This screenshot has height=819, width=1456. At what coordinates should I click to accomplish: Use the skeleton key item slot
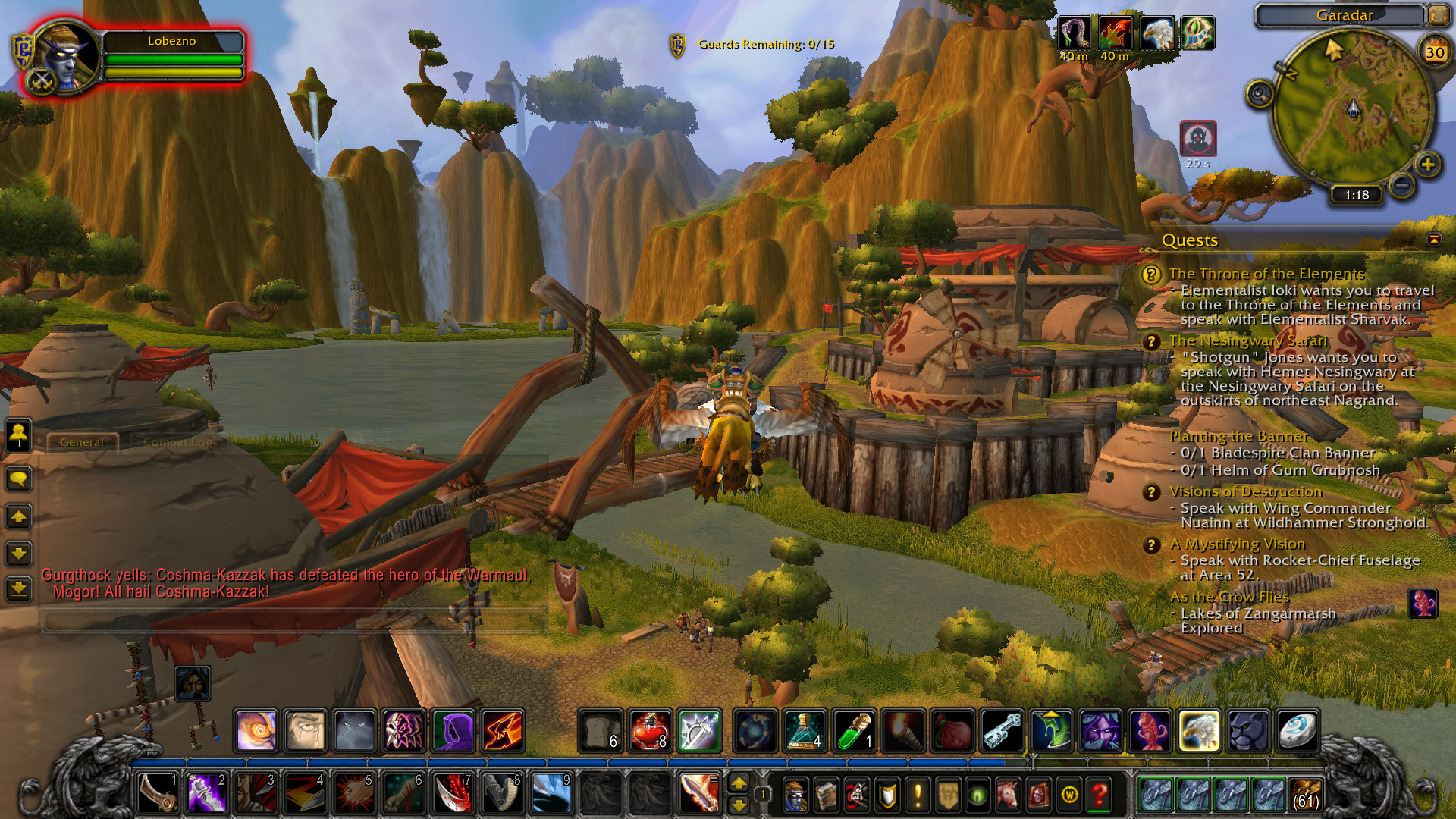click(1002, 730)
